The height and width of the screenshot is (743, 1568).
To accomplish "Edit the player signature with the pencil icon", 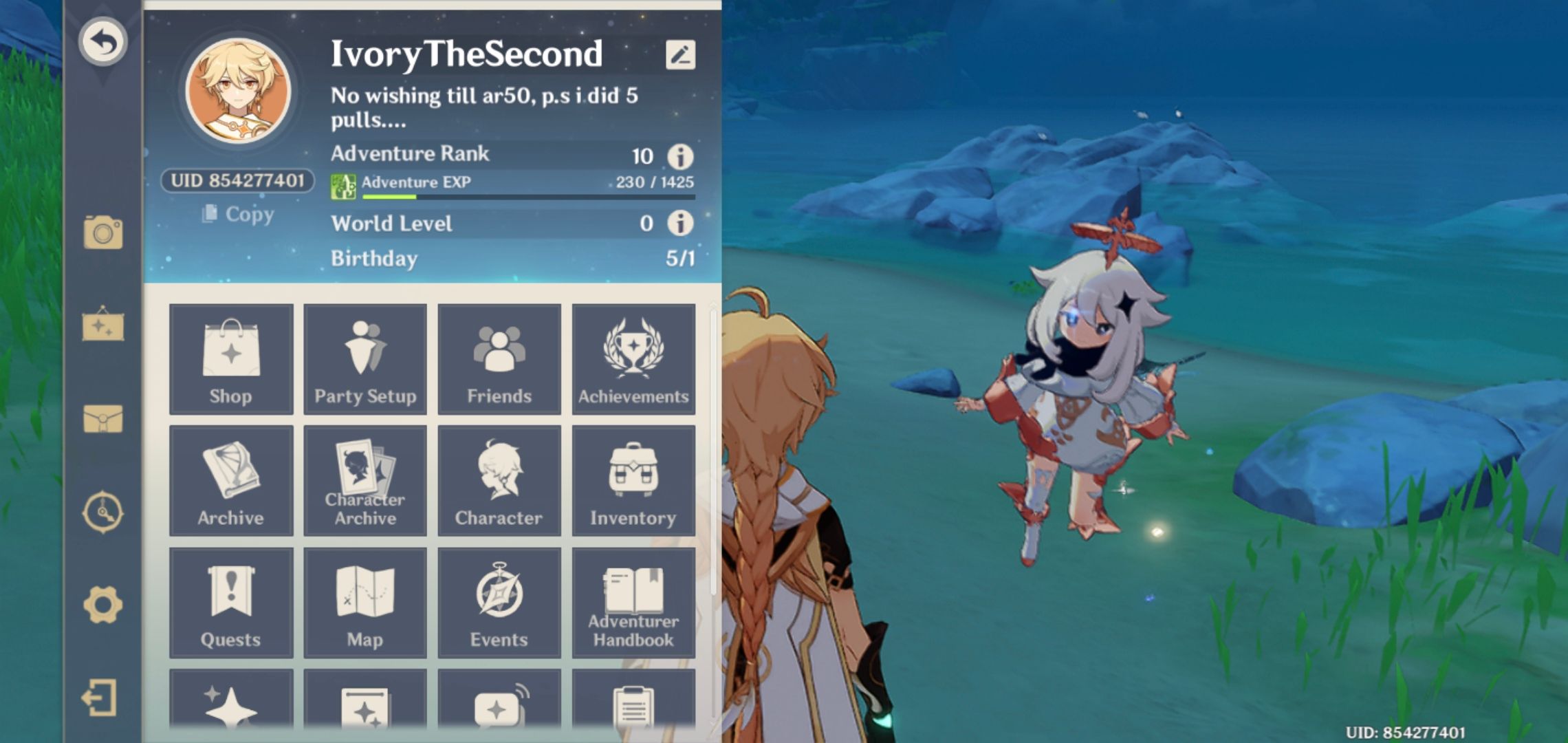I will click(679, 56).
